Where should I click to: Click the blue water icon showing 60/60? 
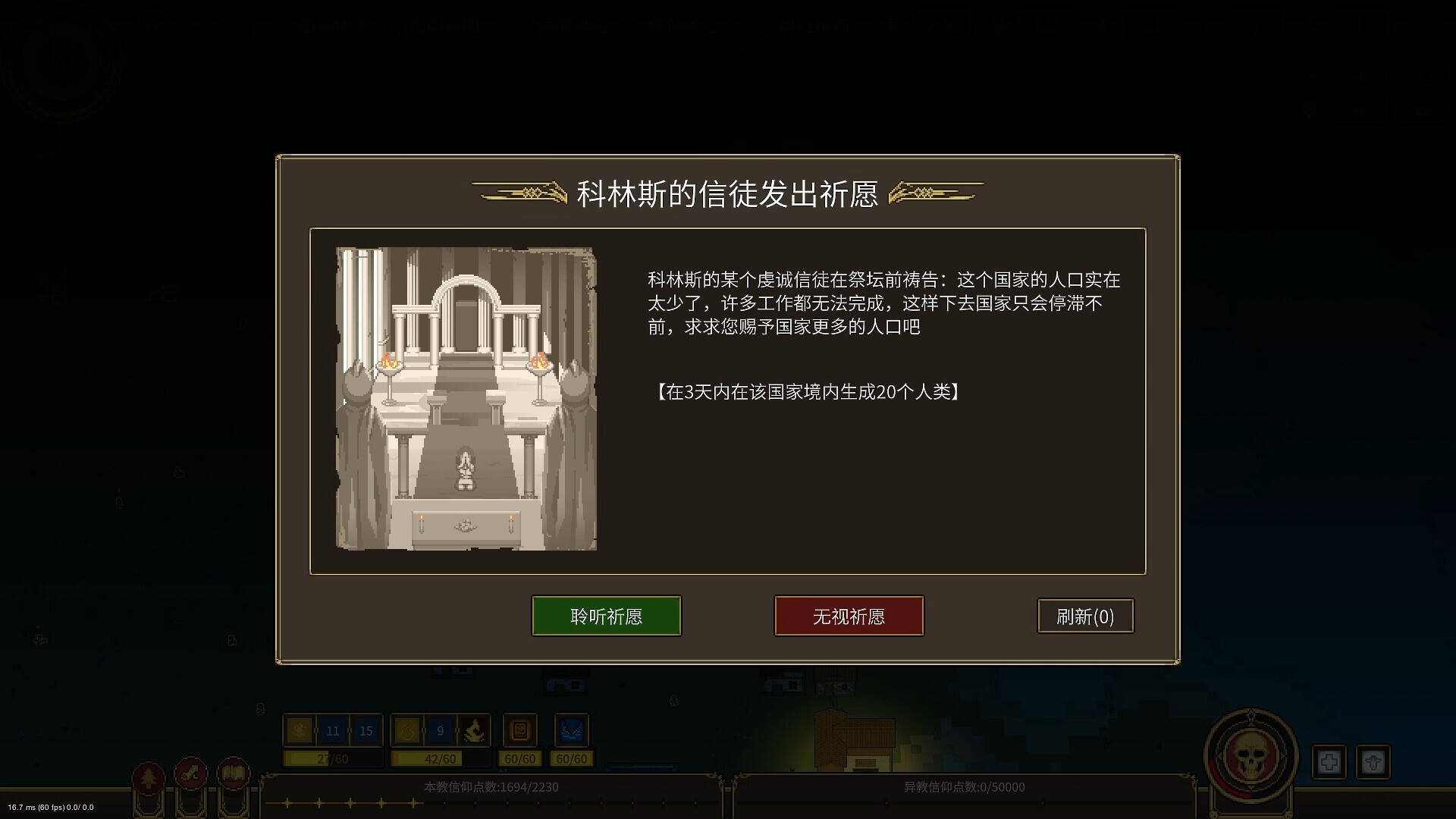[571, 730]
